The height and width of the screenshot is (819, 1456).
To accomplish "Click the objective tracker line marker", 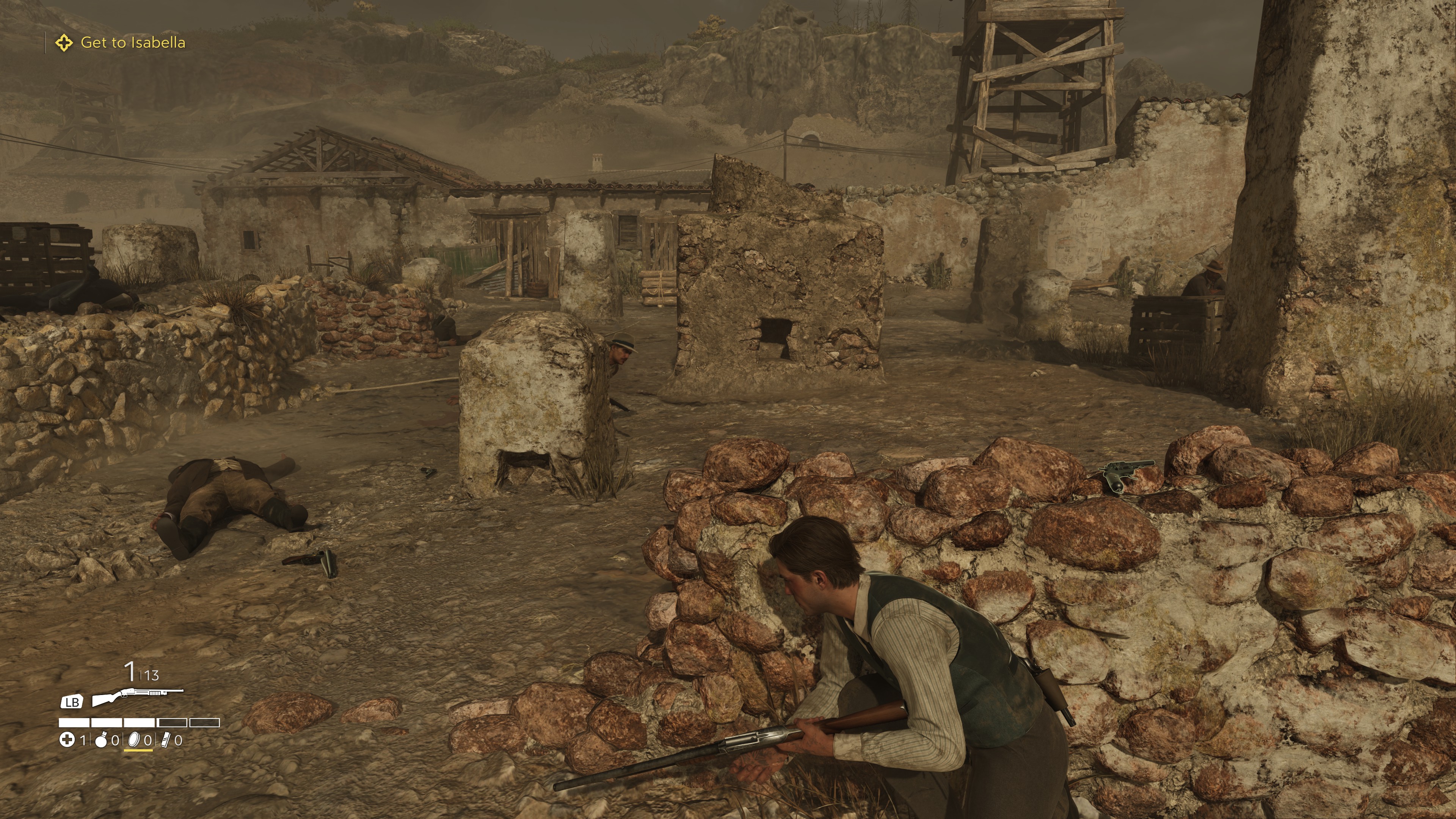I will pyautogui.click(x=45, y=42).
